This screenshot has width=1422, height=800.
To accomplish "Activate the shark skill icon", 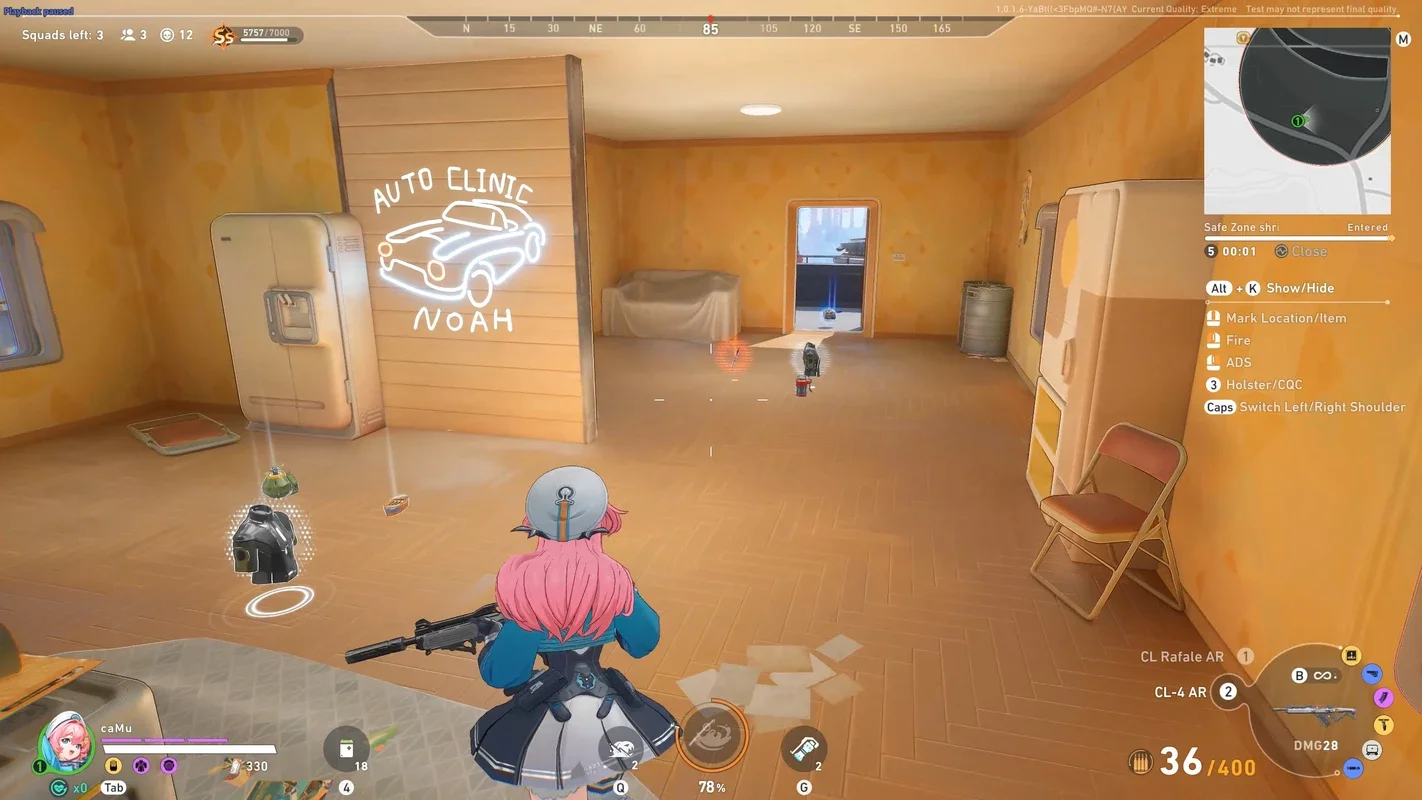I will point(623,750).
